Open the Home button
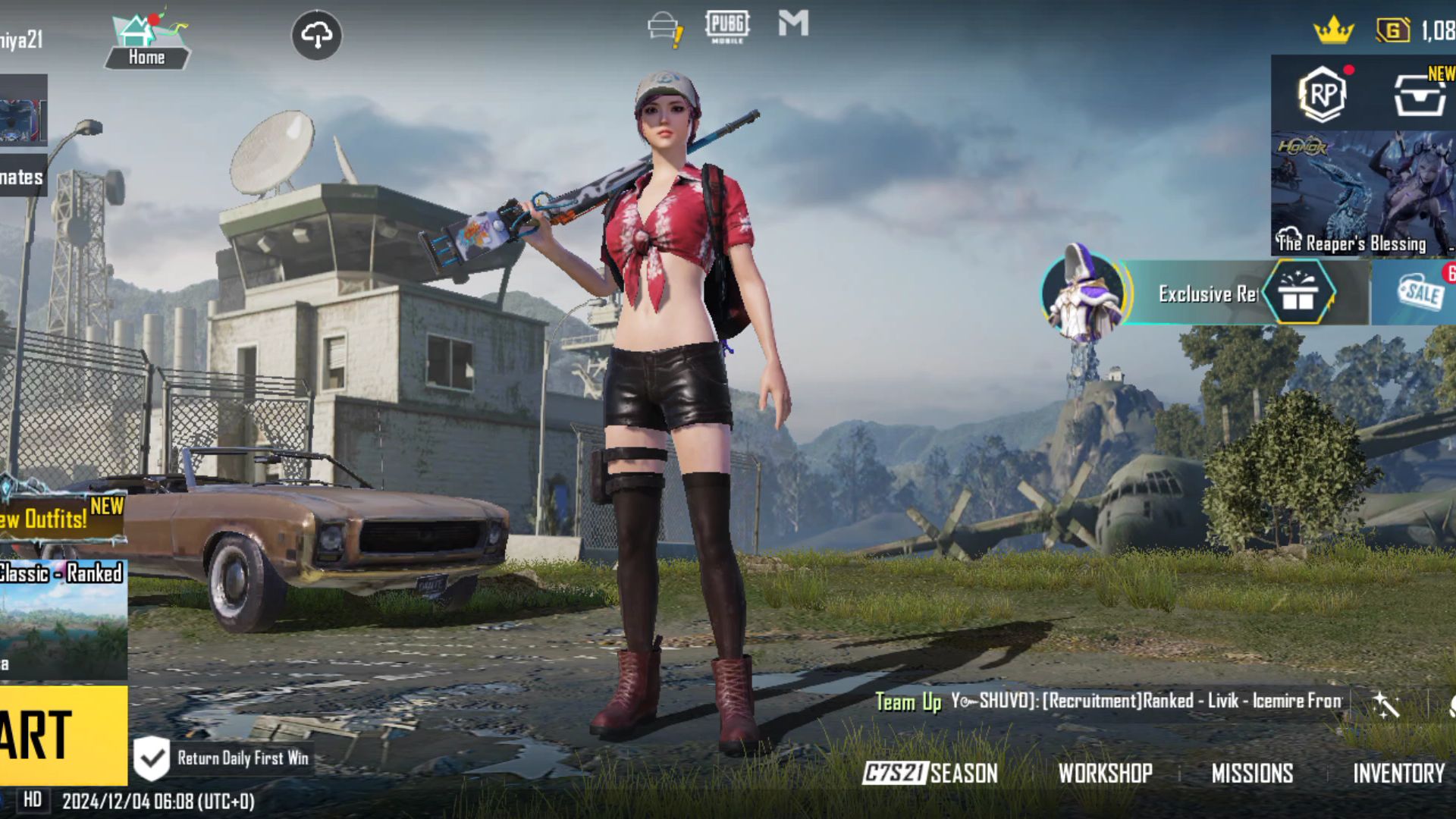This screenshot has height=819, width=1456. pyautogui.click(x=146, y=42)
